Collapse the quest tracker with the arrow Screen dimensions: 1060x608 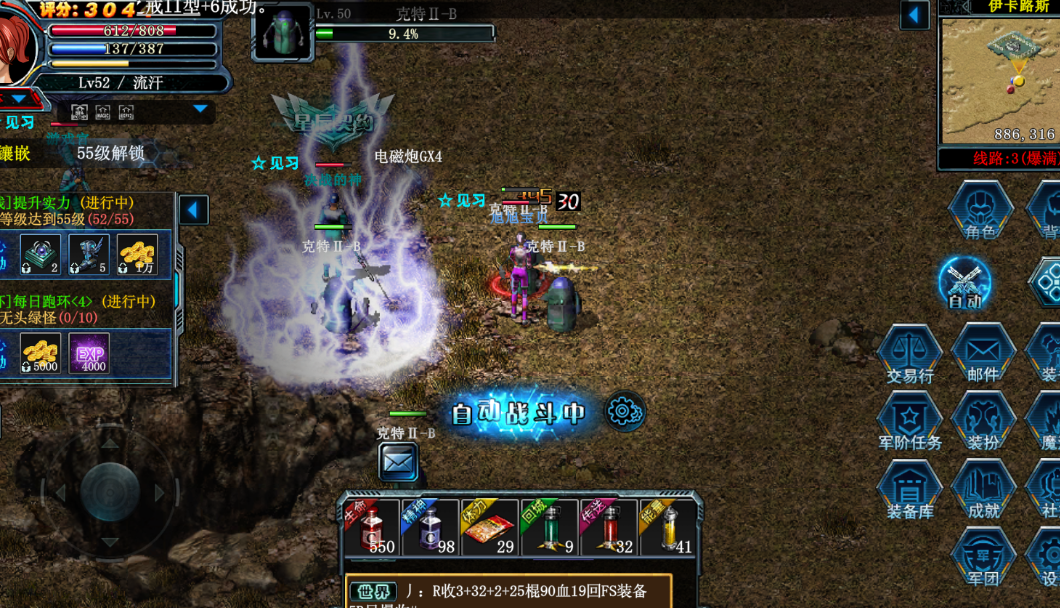pos(193,210)
